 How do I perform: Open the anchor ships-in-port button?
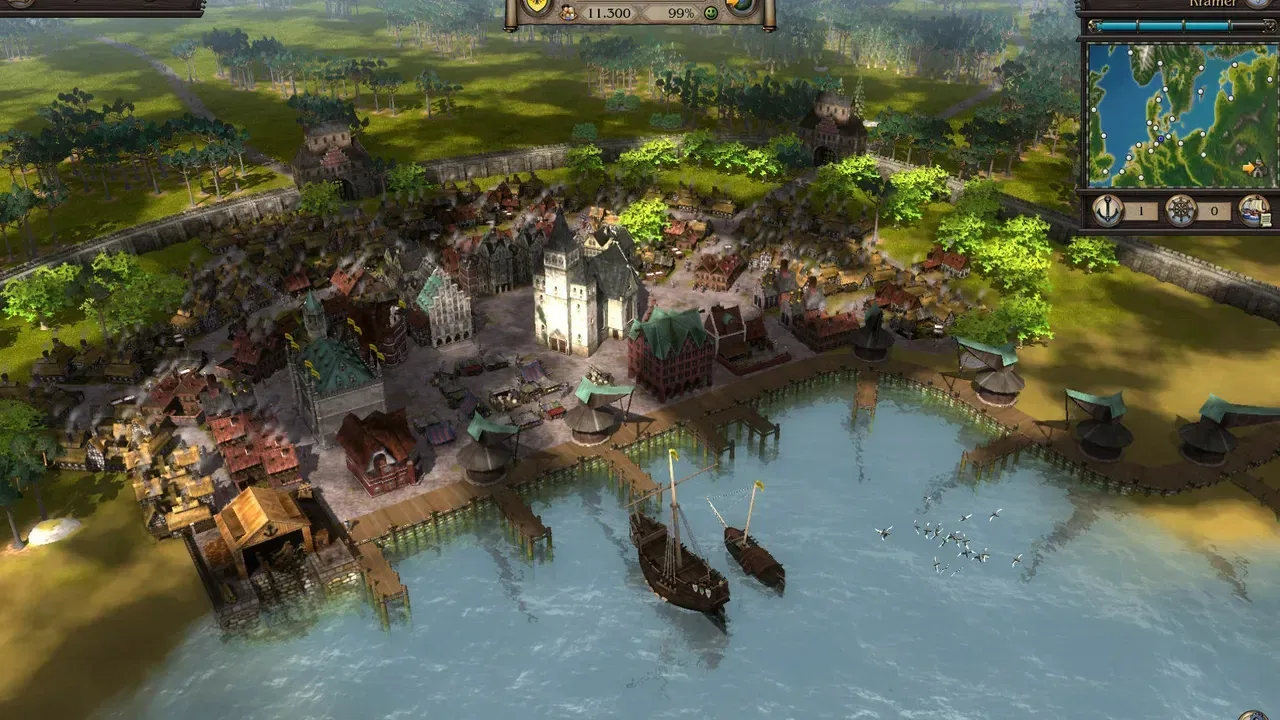[1107, 210]
